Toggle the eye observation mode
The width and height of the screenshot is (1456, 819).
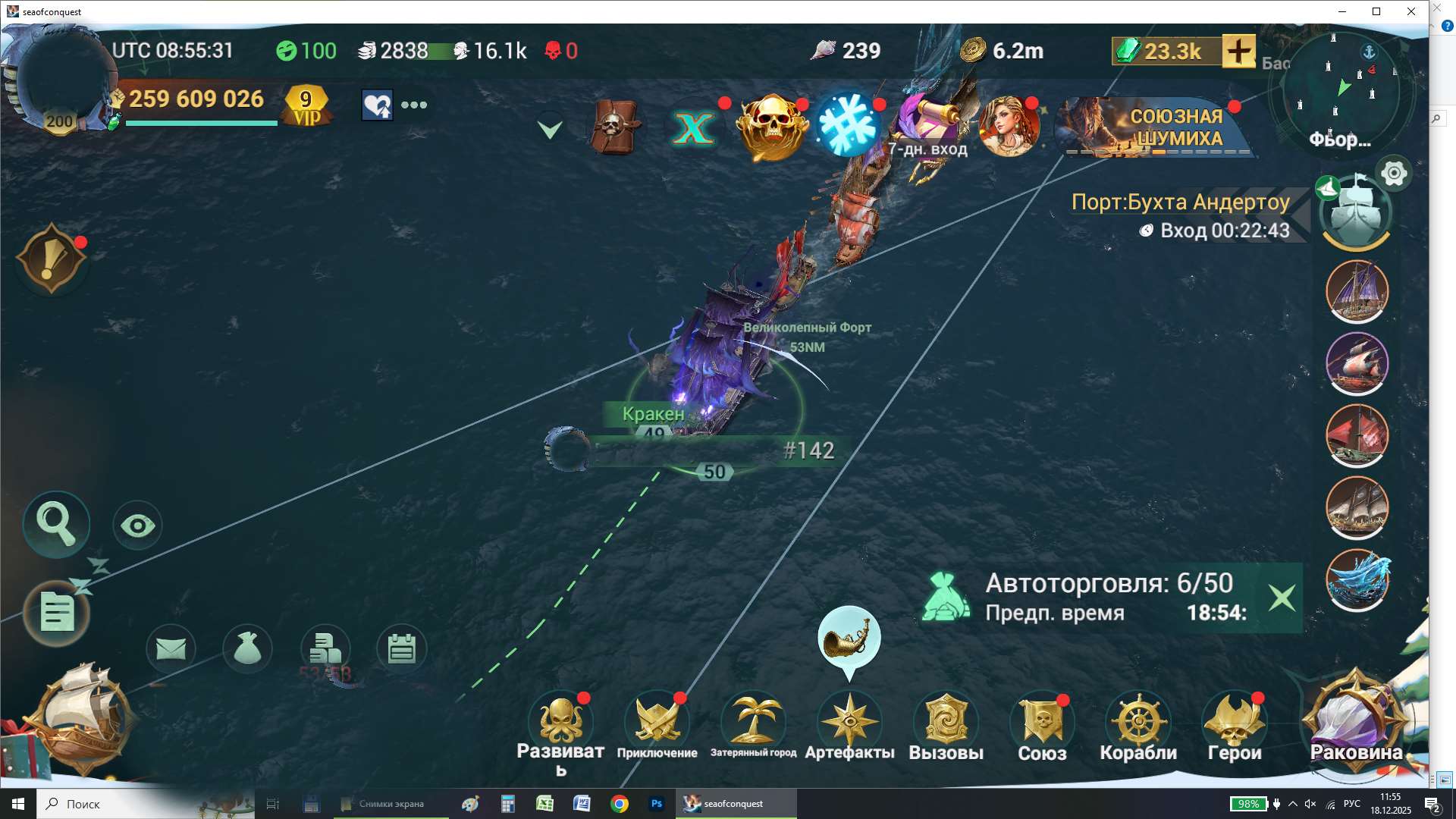[x=136, y=523]
